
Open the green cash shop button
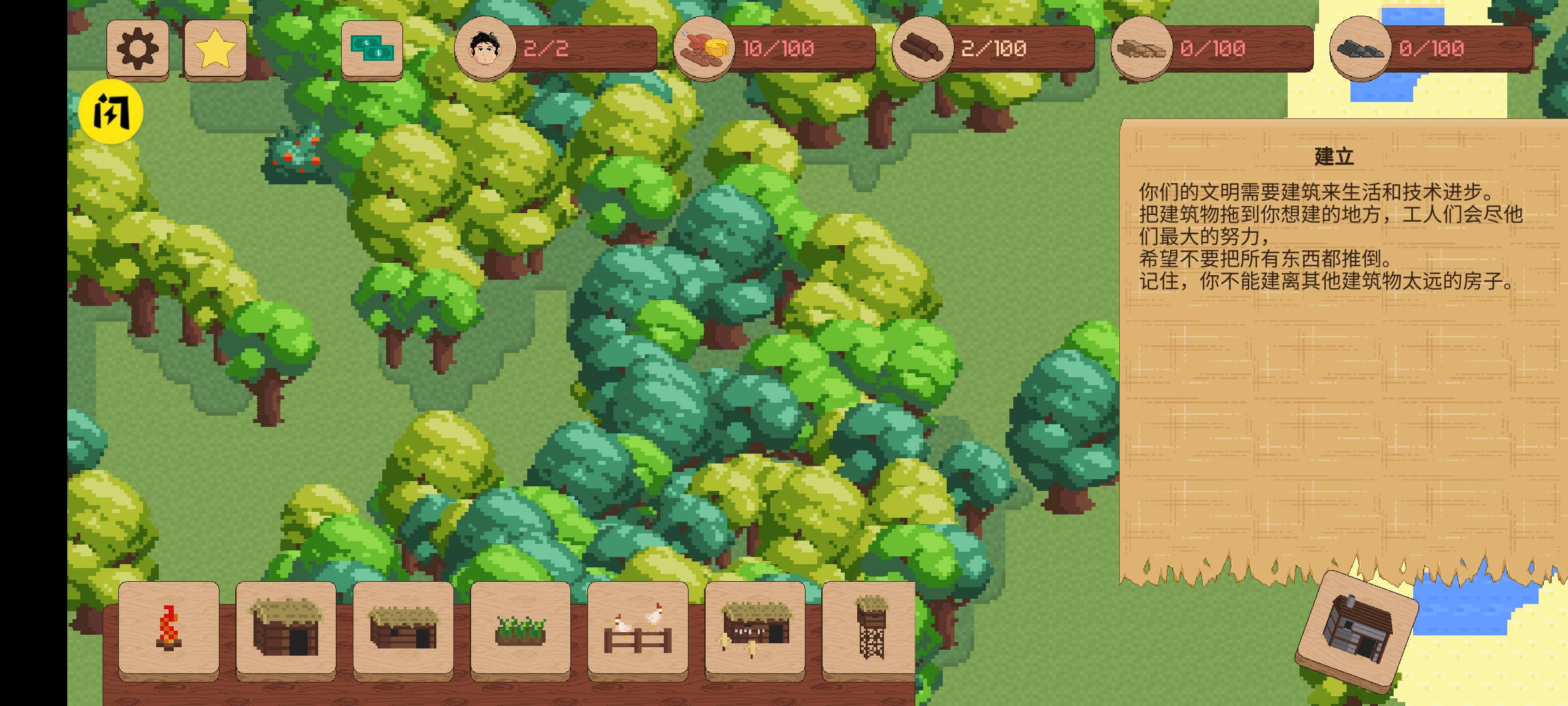point(372,49)
